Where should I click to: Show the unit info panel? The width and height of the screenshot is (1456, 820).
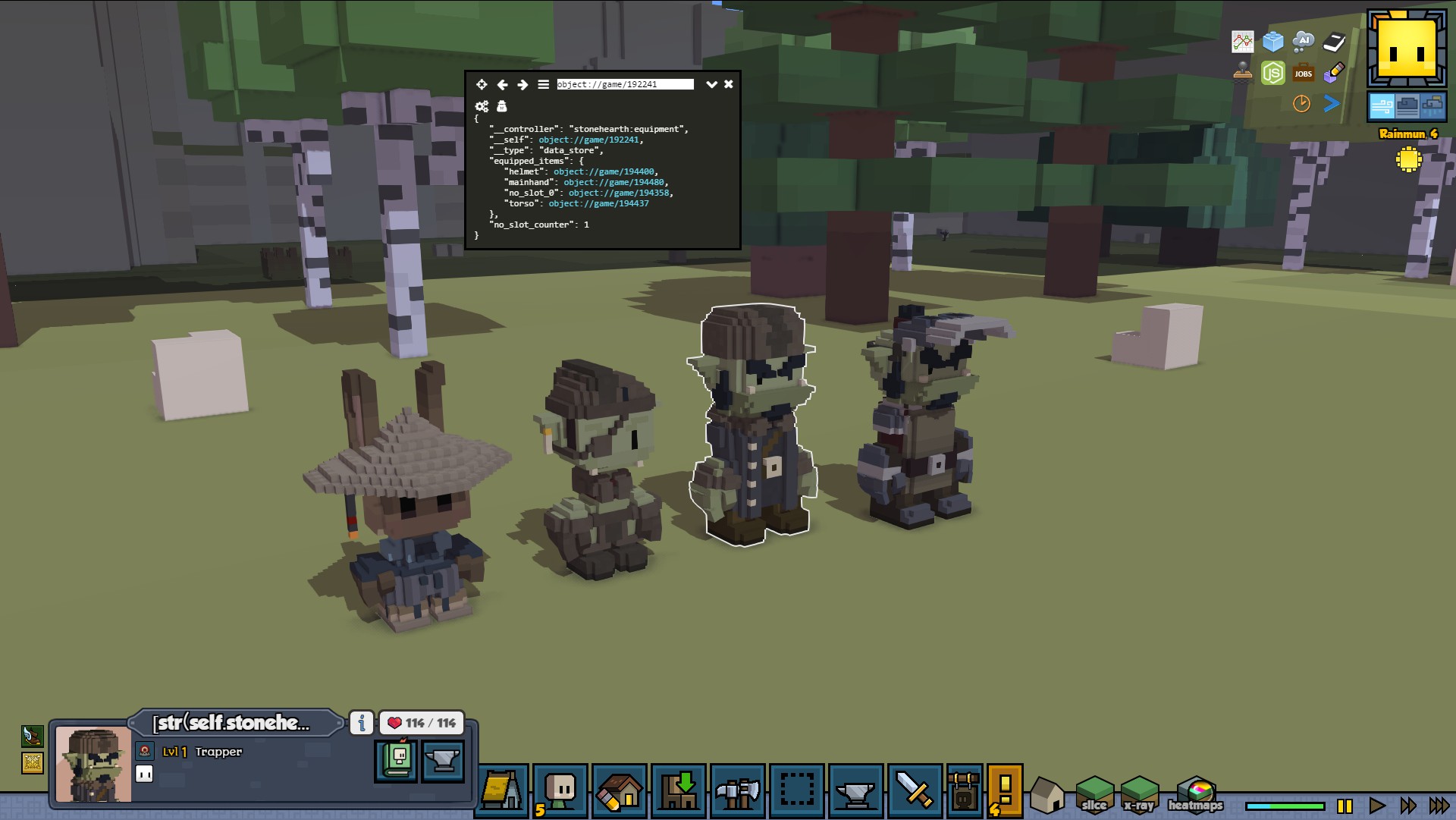coord(362,723)
